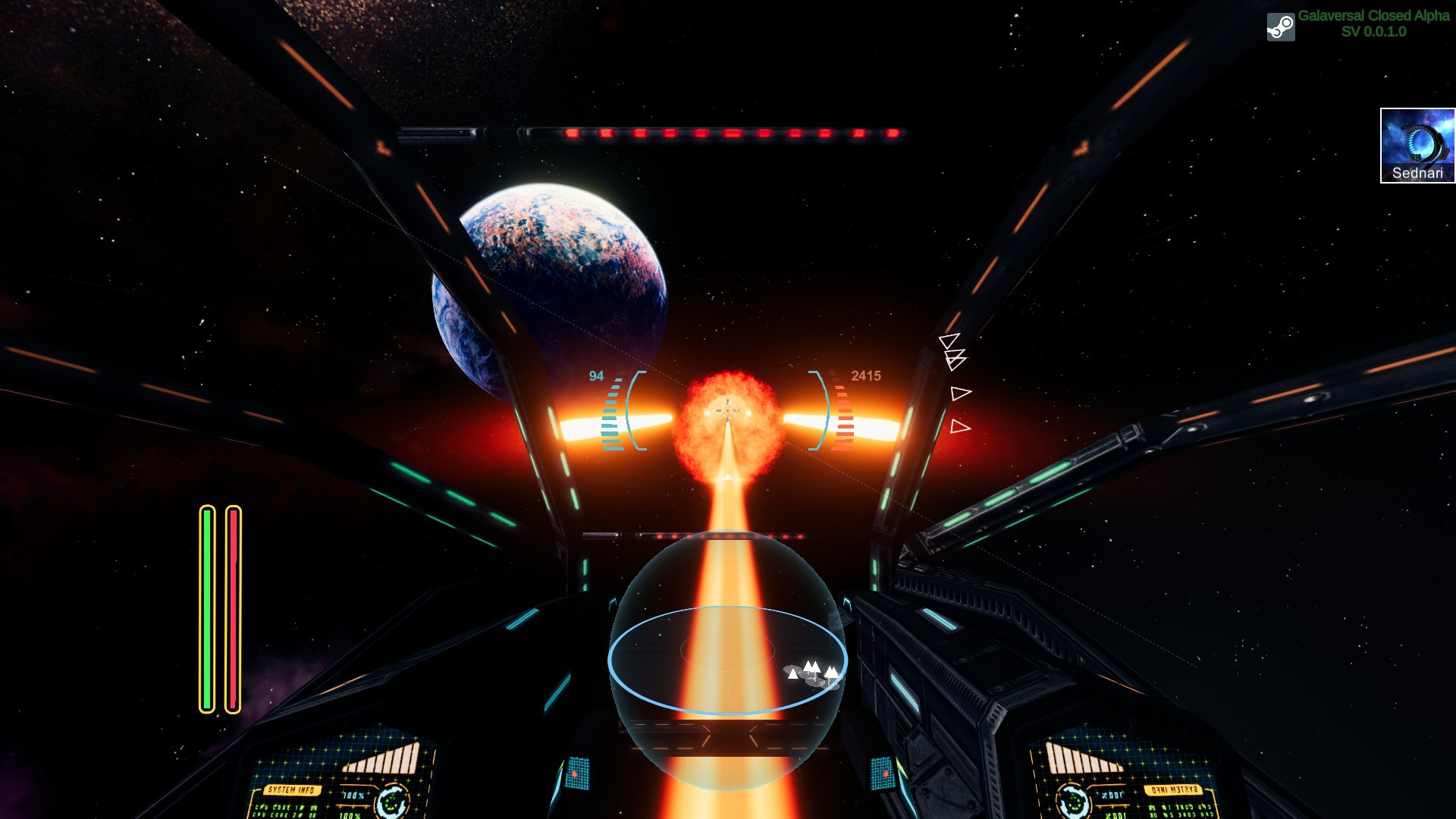This screenshot has width=1456, height=819.
Task: Click the speed readout showing 2415
Action: click(x=865, y=374)
